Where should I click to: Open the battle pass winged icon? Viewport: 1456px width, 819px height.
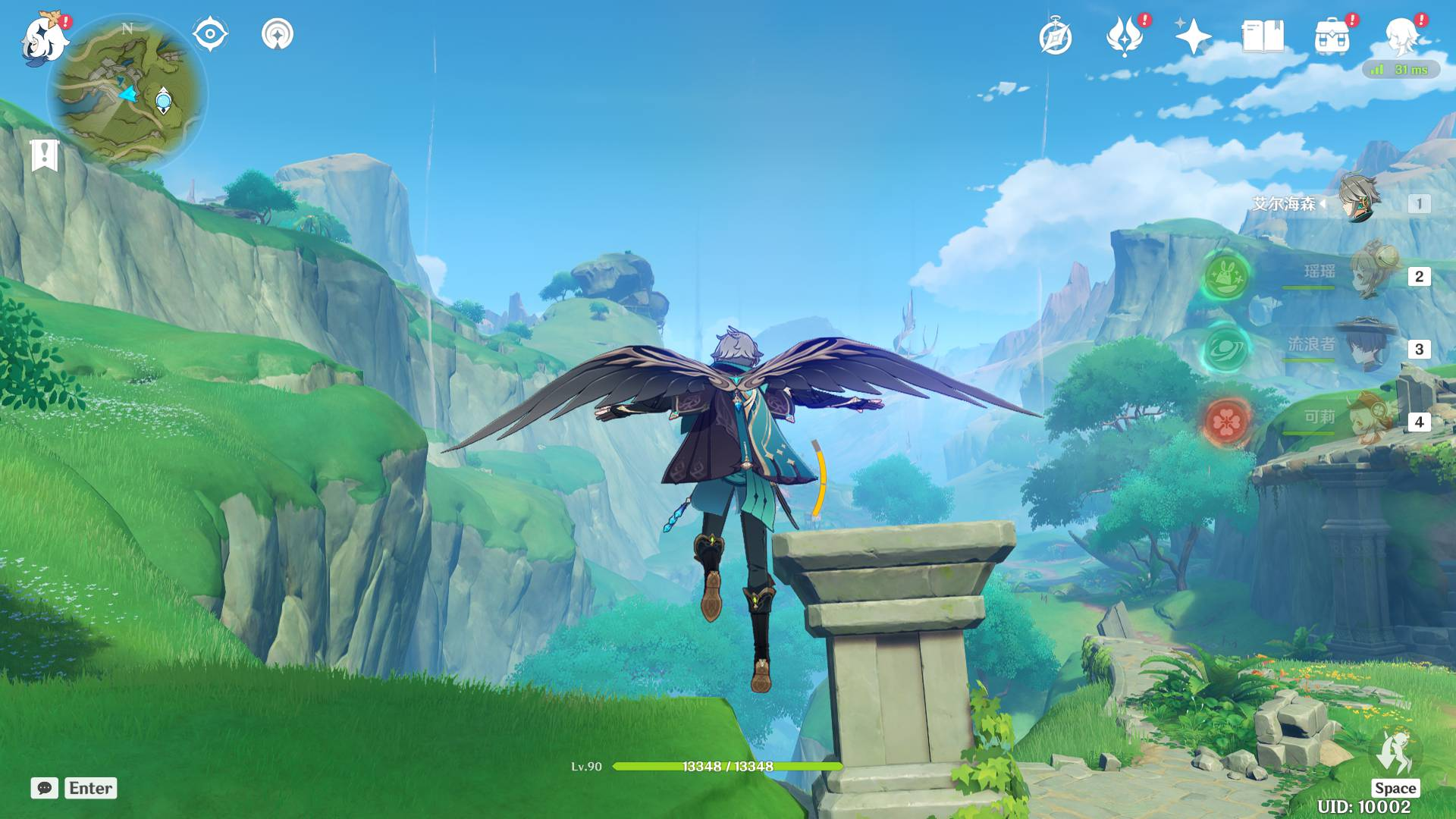click(x=1125, y=37)
